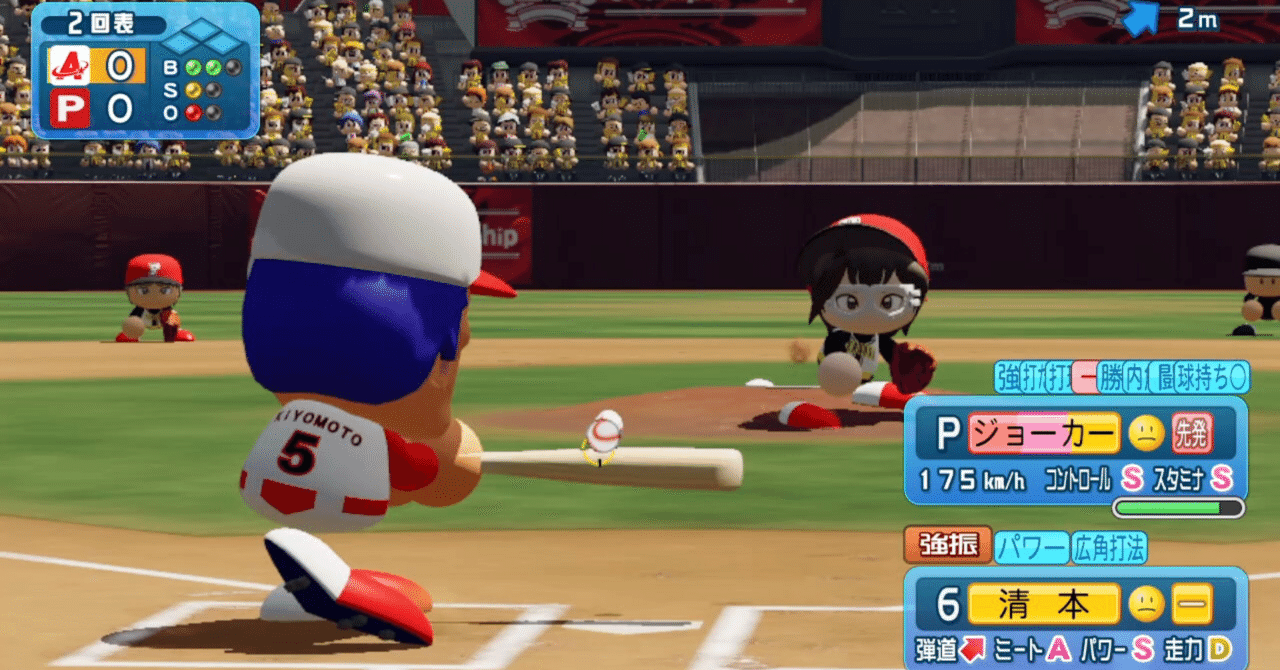Click the red 先発 starter badge
1280x670 pixels.
pos(1192,433)
